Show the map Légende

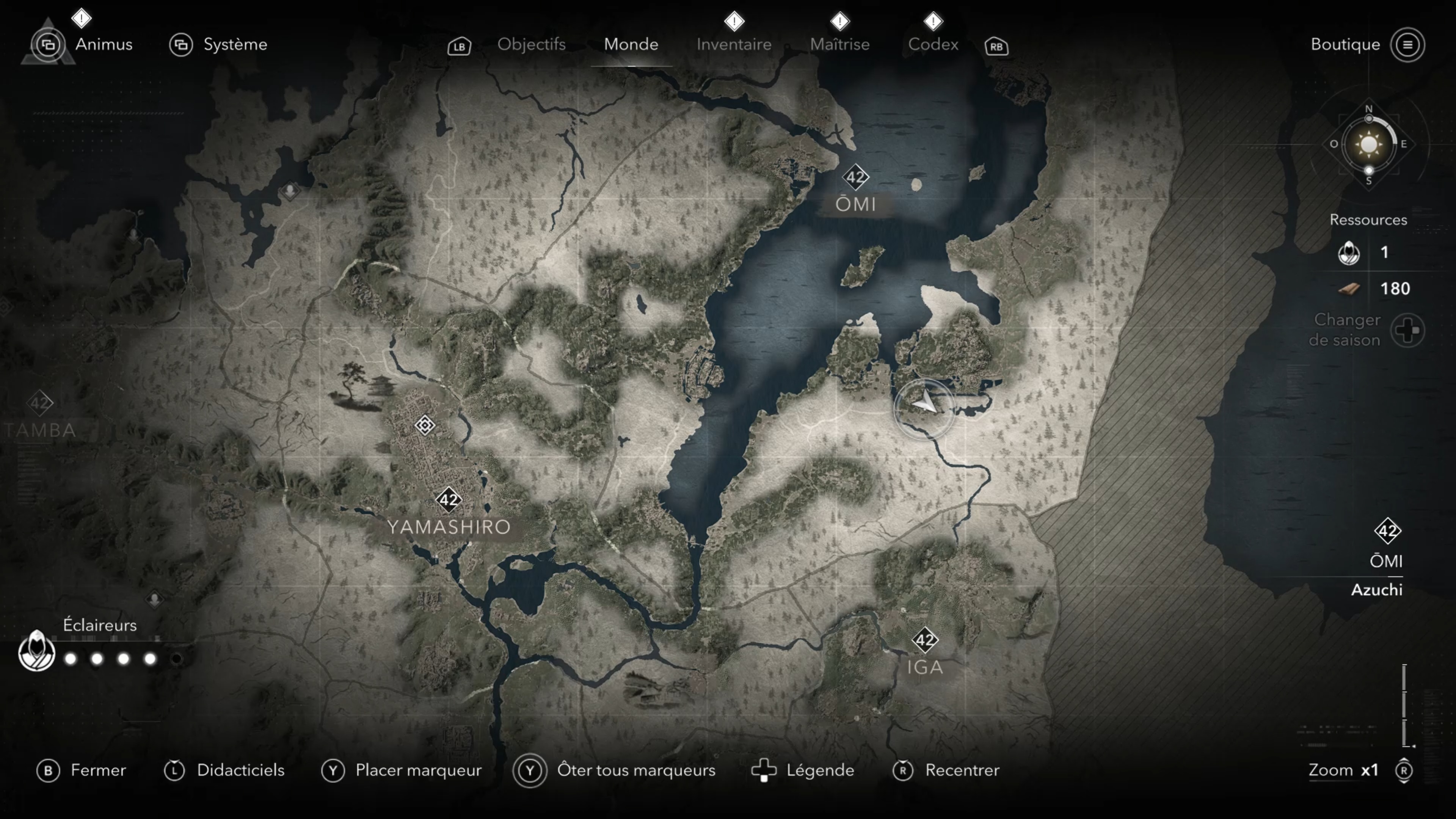click(819, 770)
